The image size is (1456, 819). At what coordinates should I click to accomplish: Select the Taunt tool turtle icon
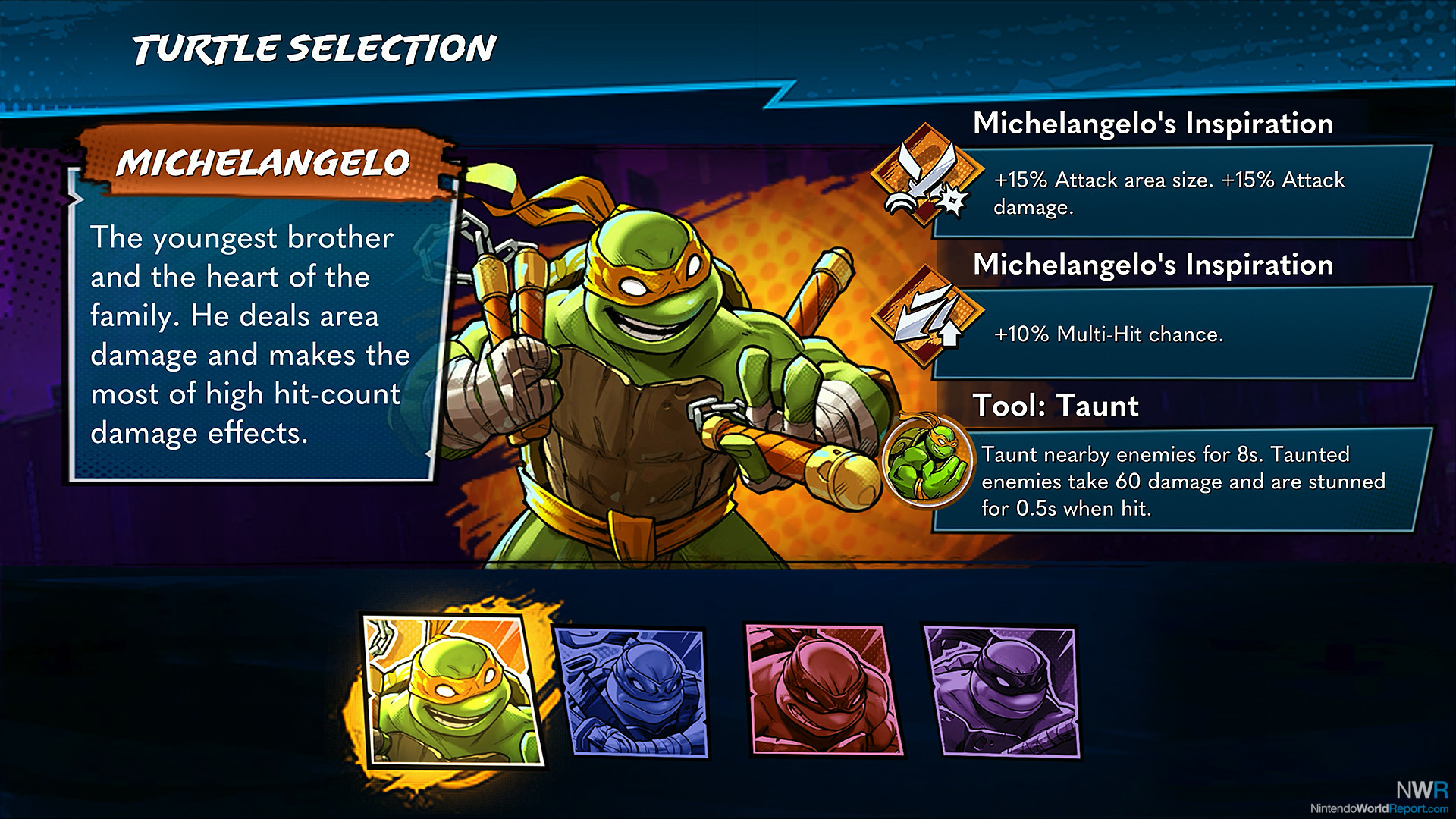(x=927, y=460)
